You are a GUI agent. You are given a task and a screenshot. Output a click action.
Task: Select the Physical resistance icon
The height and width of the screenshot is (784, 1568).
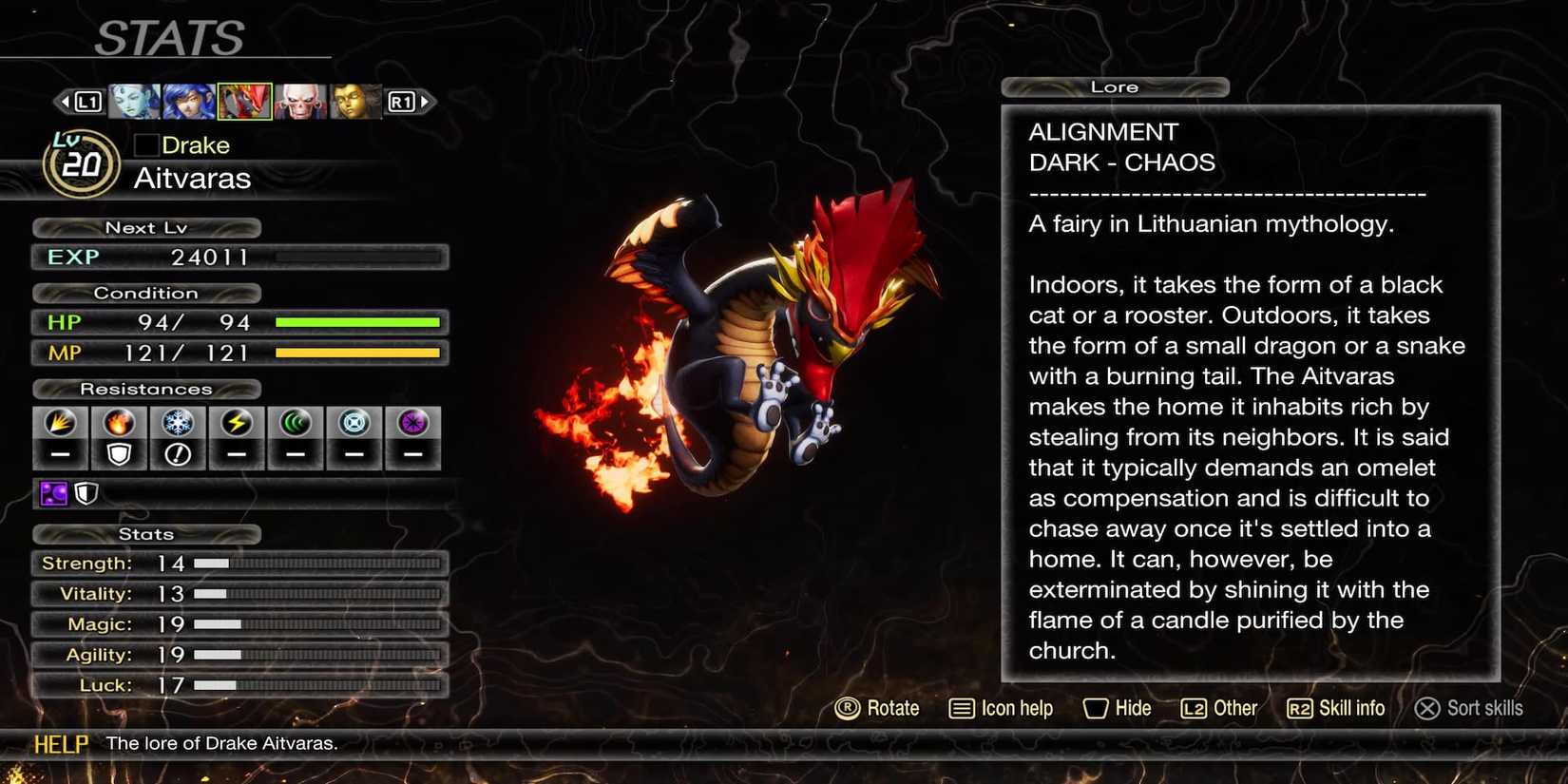click(60, 423)
